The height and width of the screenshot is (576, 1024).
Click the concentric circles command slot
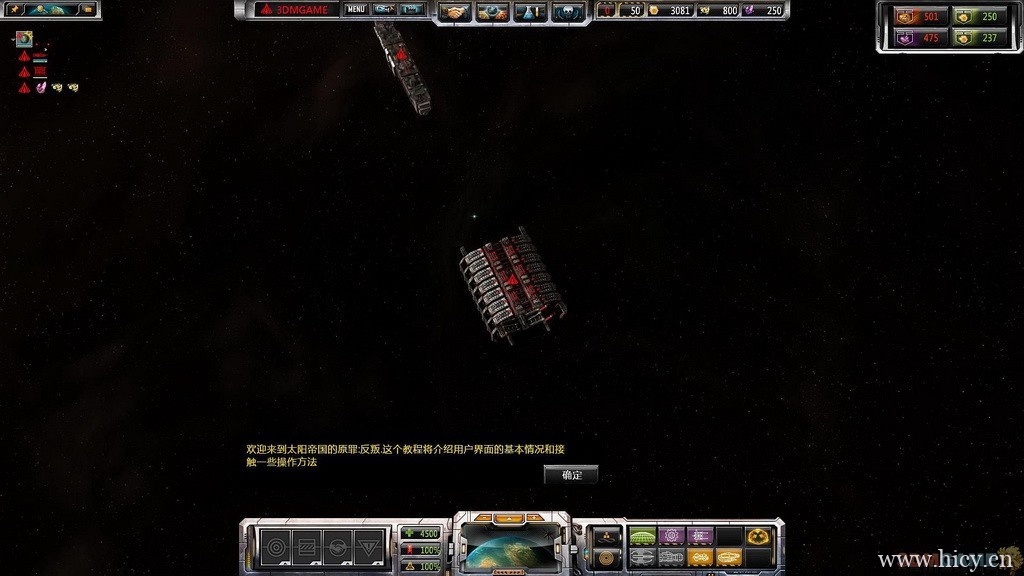274,547
